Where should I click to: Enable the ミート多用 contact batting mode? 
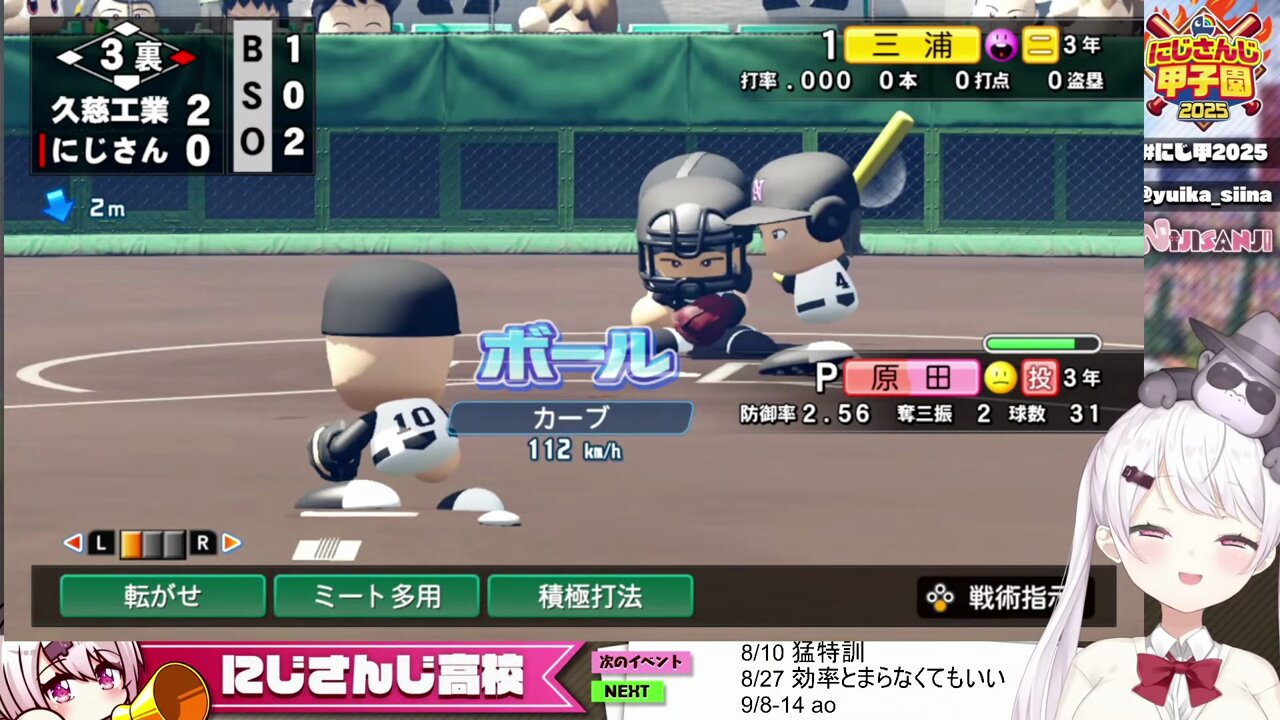(378, 594)
